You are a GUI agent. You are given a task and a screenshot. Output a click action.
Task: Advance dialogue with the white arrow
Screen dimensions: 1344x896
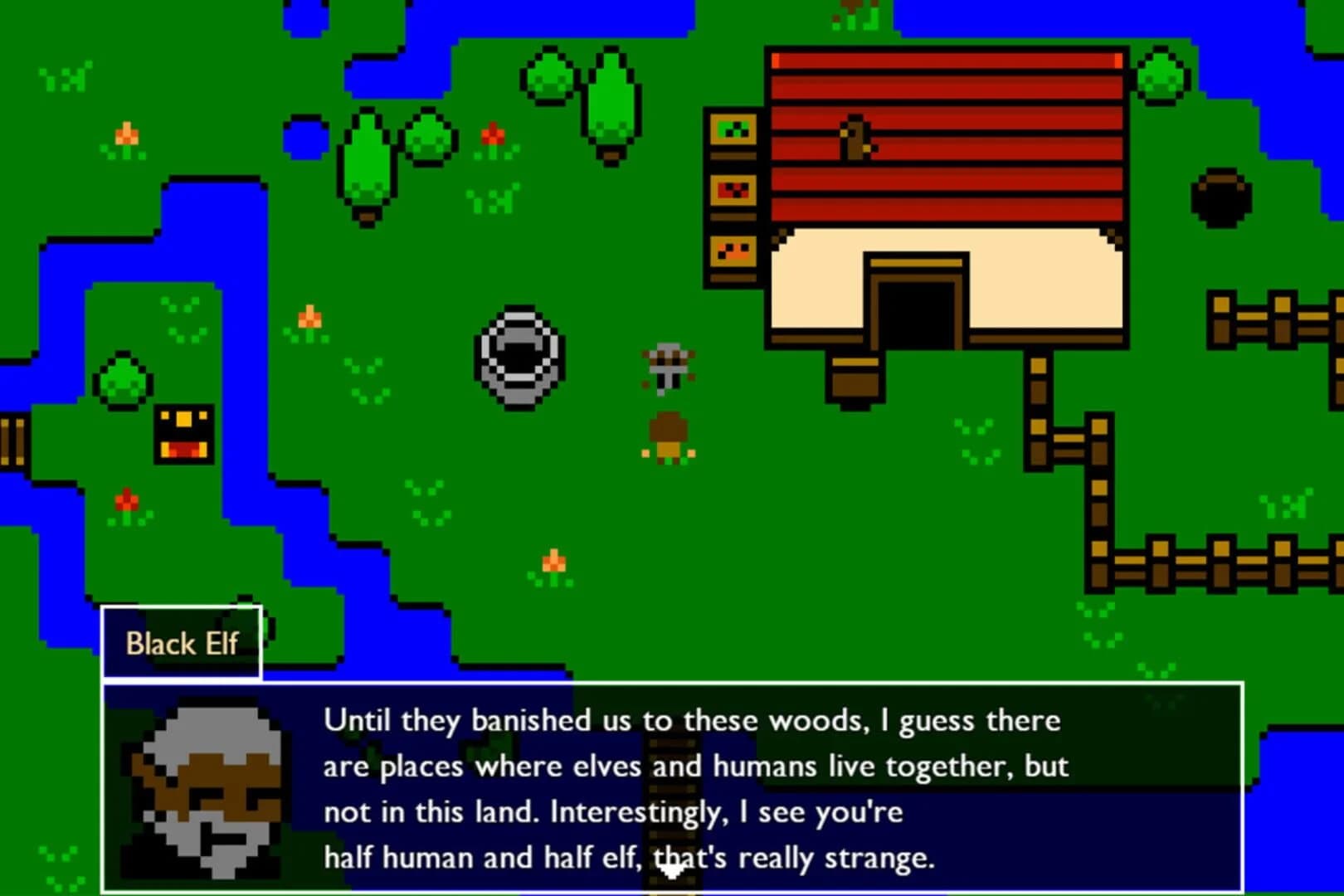click(672, 869)
